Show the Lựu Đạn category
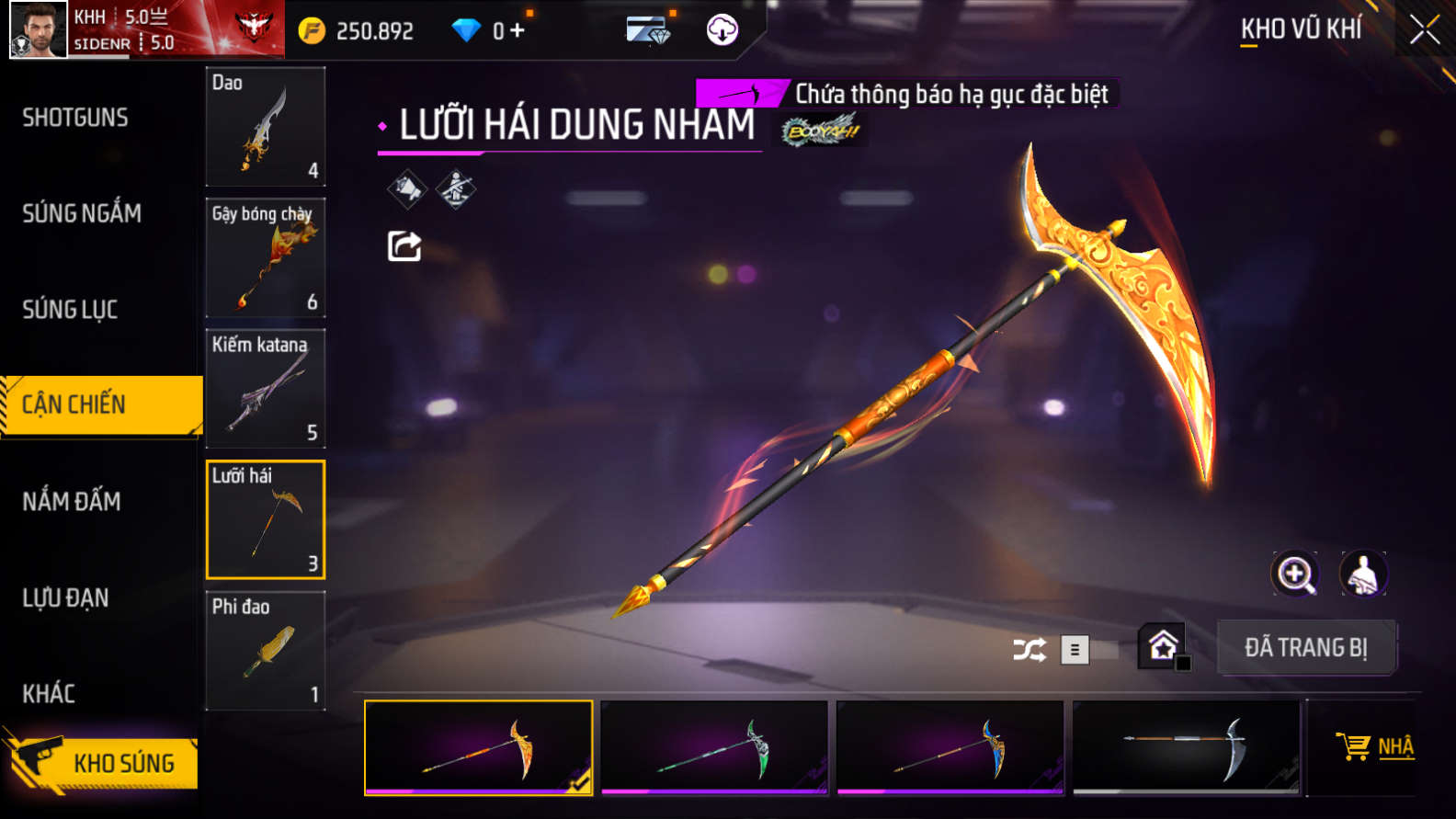This screenshot has height=819, width=1456. [x=65, y=597]
